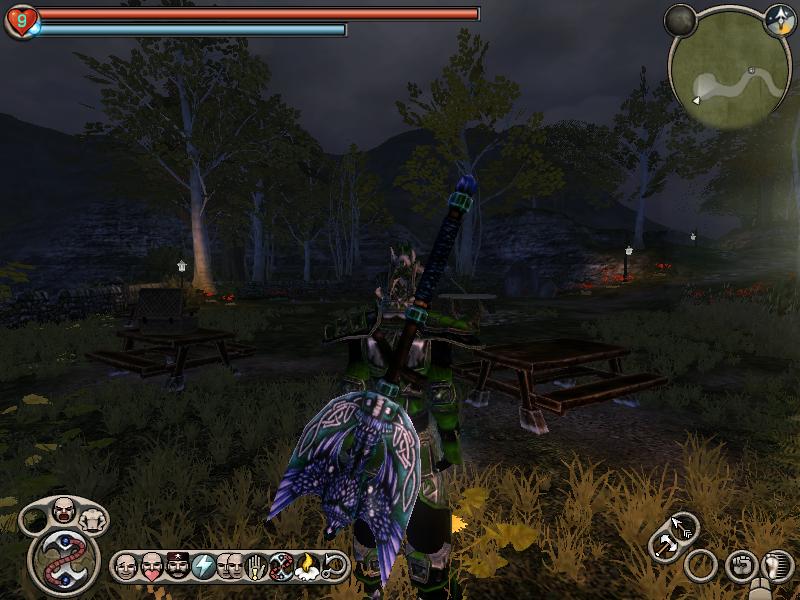Click the curved return arrow icon
This screenshot has height=600, width=800.
tap(334, 567)
